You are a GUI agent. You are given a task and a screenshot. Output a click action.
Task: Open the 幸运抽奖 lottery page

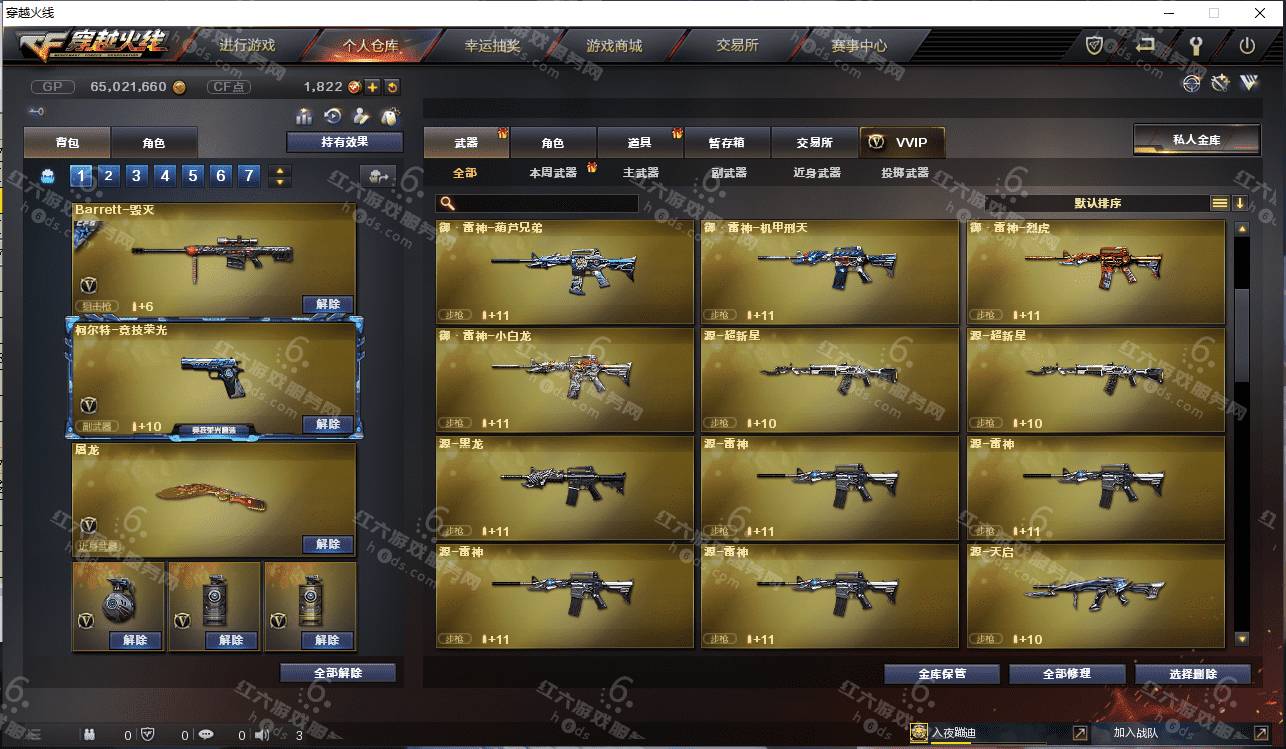(493, 46)
